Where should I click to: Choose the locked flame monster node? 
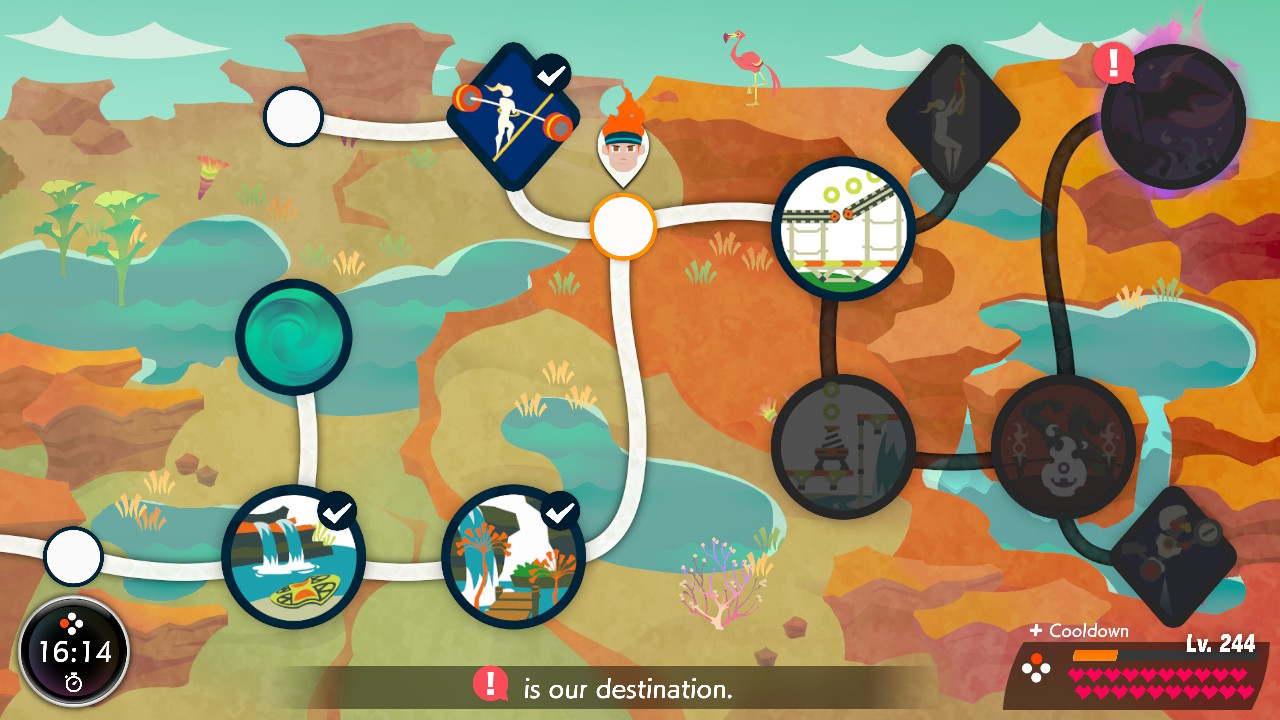(1063, 447)
